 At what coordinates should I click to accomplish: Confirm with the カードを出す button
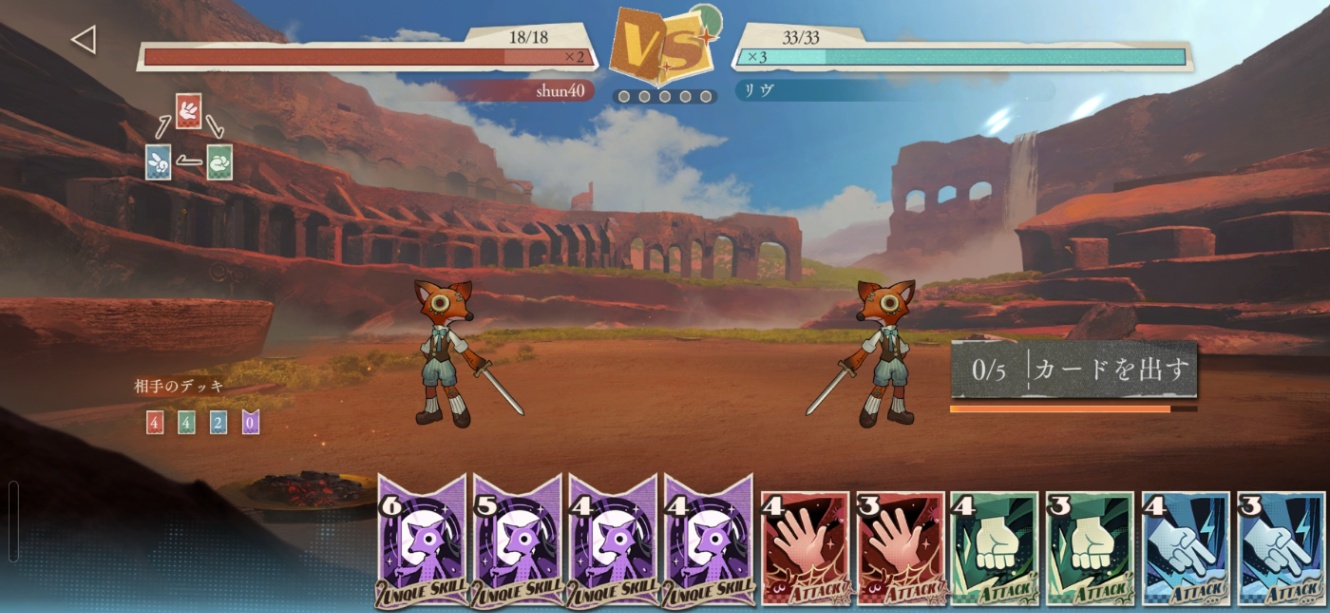pyautogui.click(x=1073, y=370)
